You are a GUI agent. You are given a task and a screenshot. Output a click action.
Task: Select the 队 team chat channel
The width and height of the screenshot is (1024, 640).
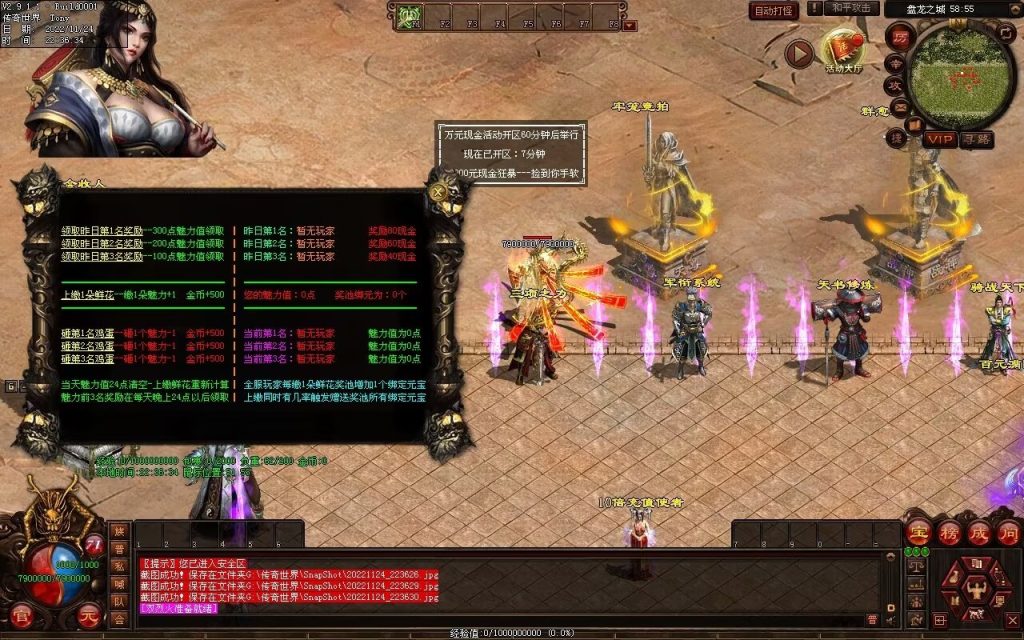click(x=119, y=601)
